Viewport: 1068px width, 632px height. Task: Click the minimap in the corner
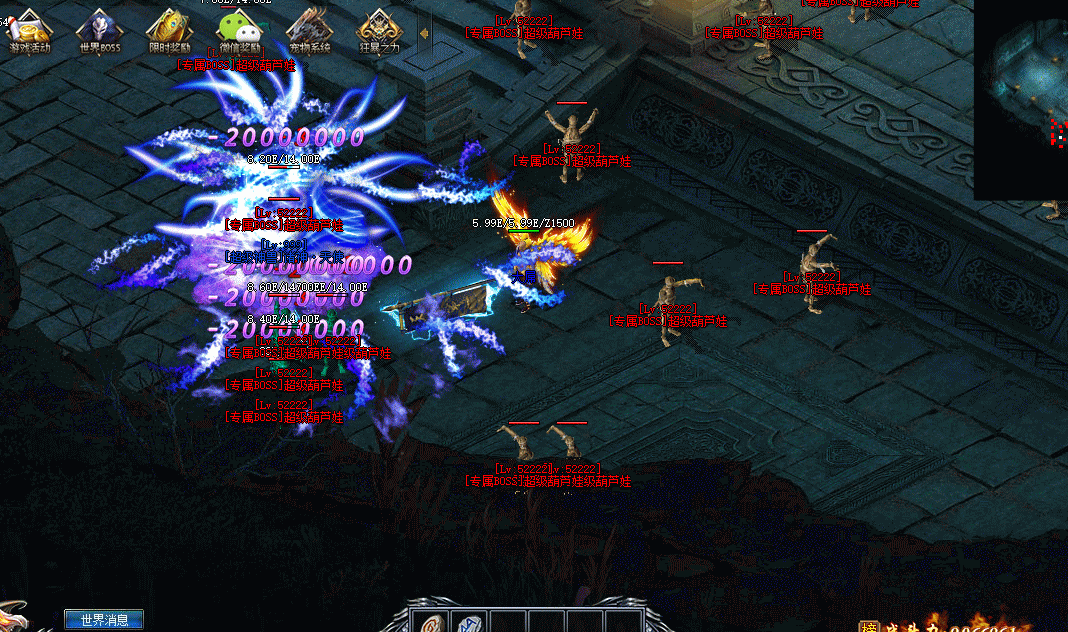[1022, 98]
